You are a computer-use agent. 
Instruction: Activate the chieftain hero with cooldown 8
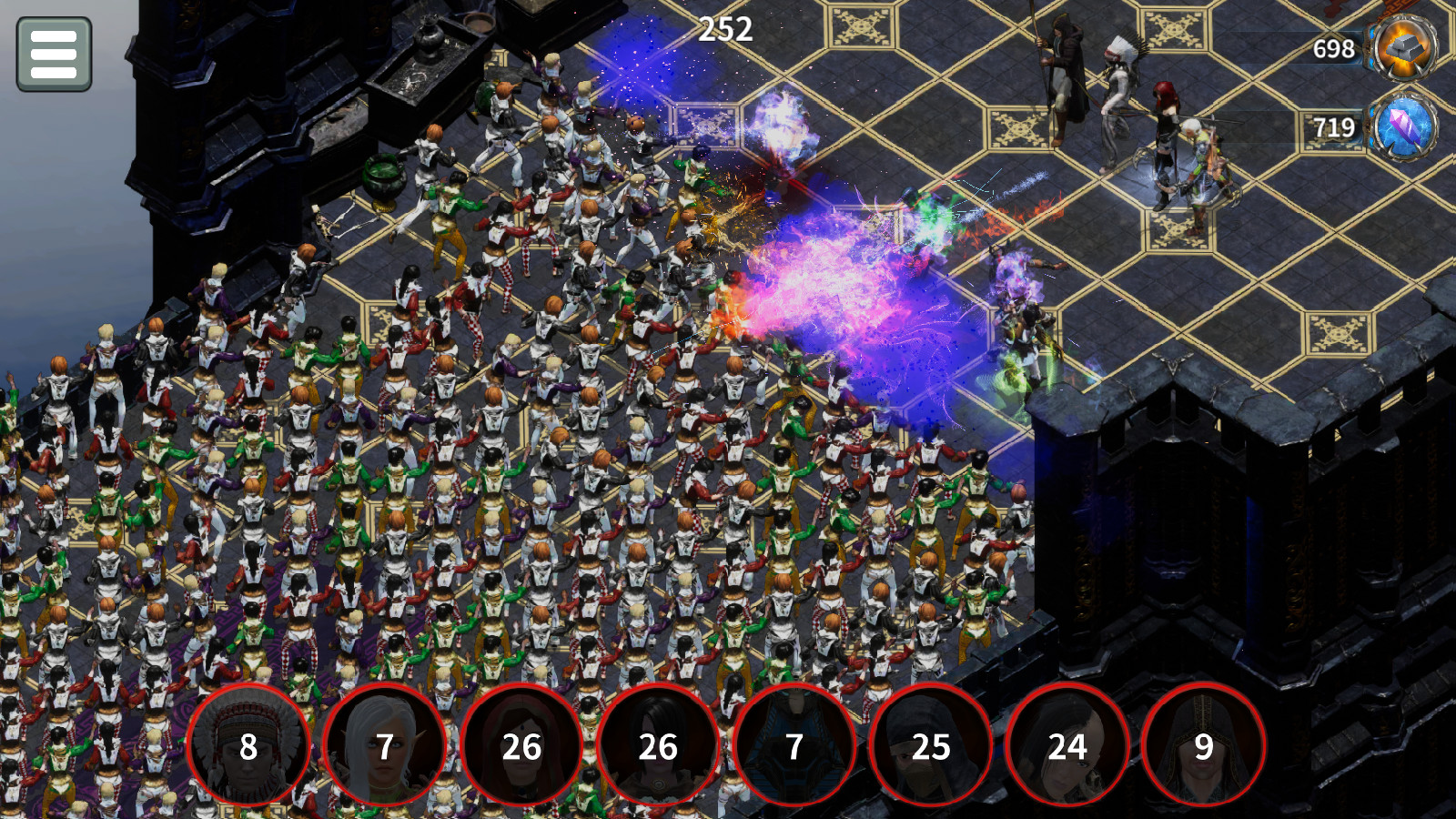pyautogui.click(x=246, y=746)
